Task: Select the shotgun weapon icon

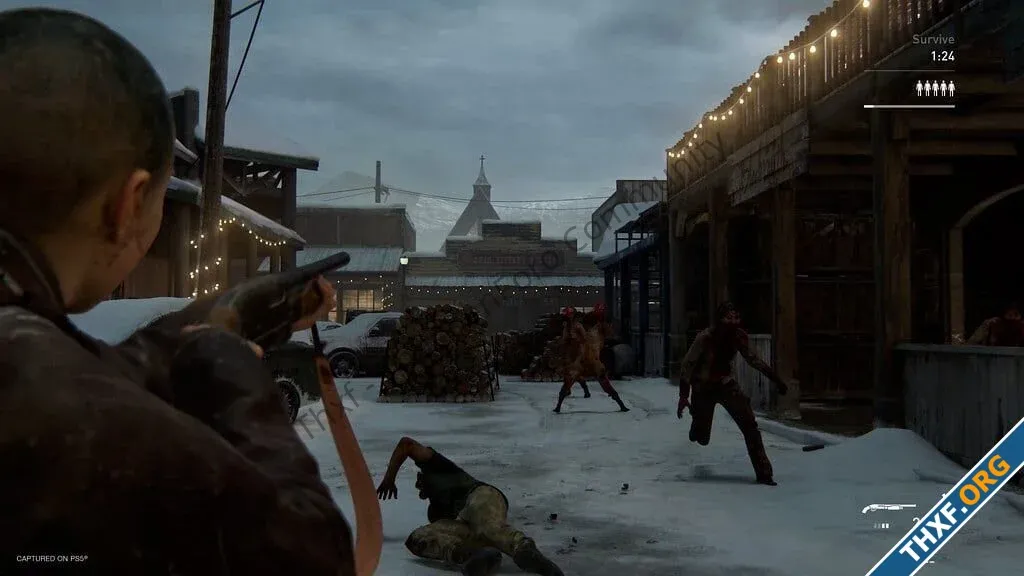Action: tap(888, 509)
